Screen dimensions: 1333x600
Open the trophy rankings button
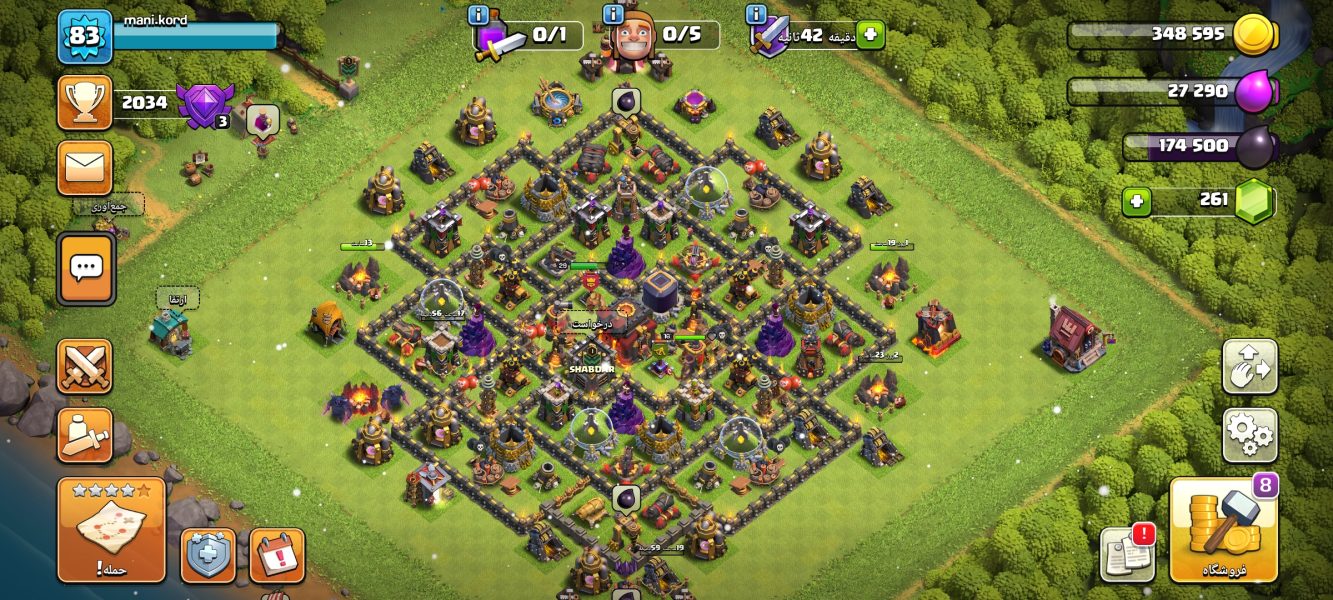[85, 102]
